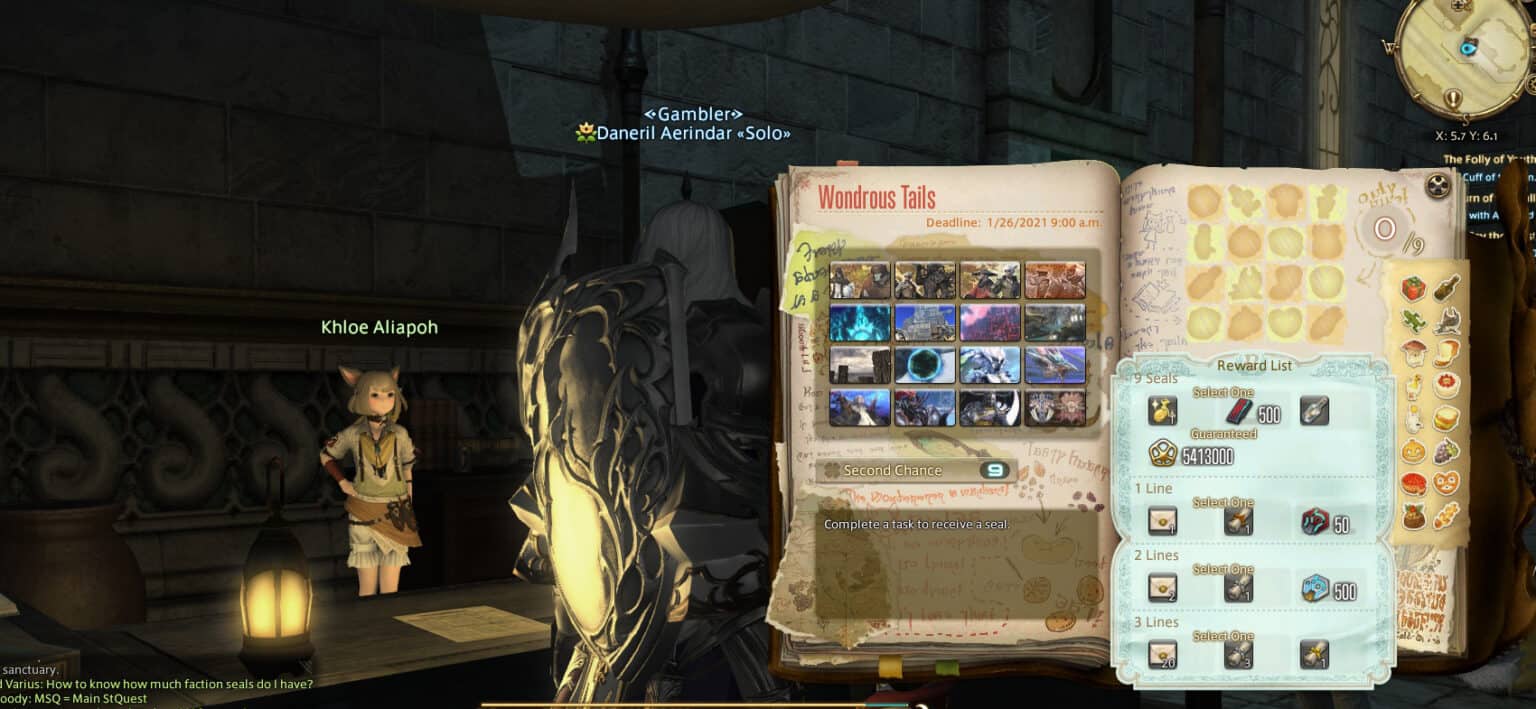Choose the envelope reward with 20 for 3 Lines

tap(1162, 655)
